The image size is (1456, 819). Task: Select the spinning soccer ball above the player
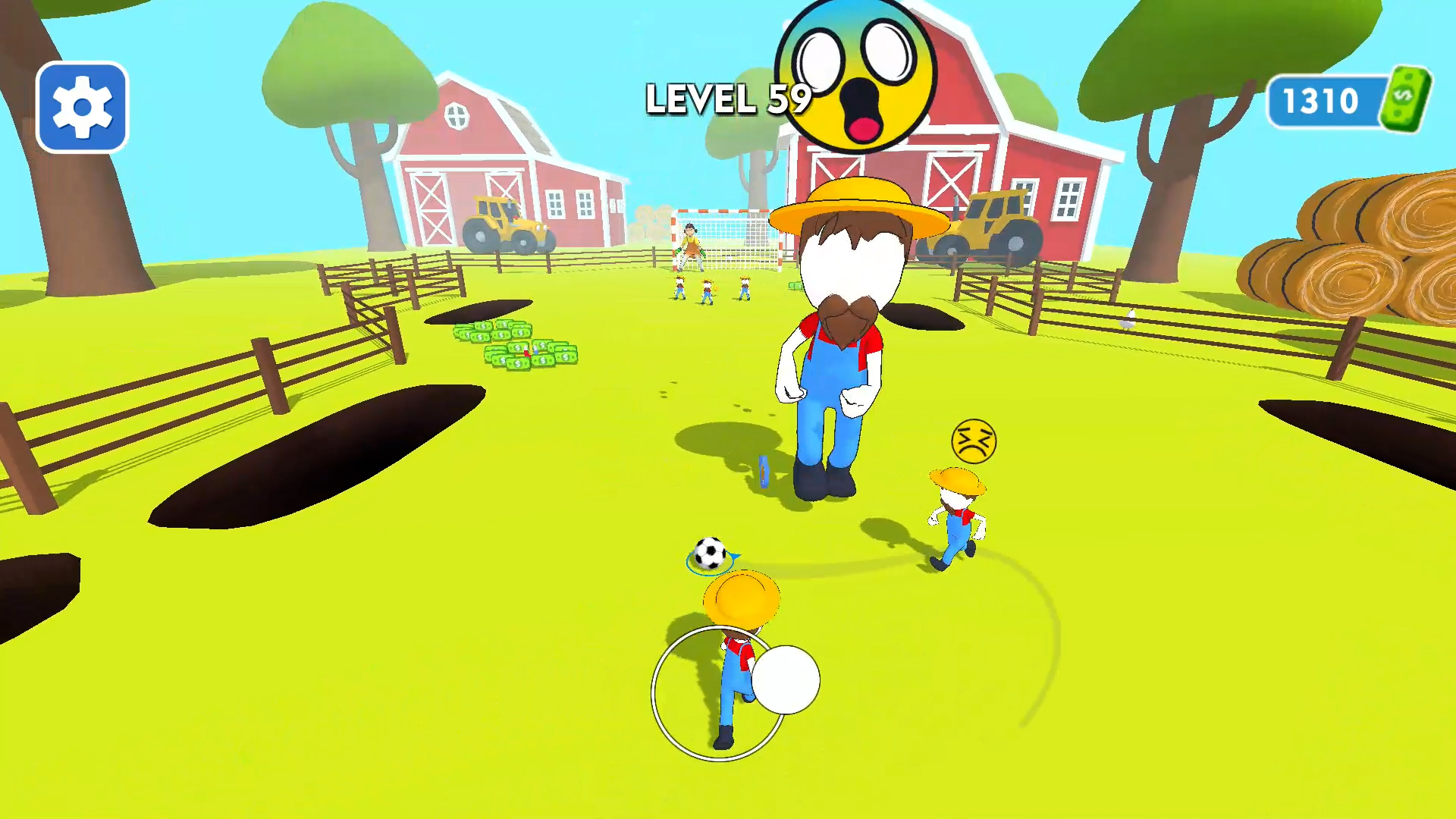(710, 551)
